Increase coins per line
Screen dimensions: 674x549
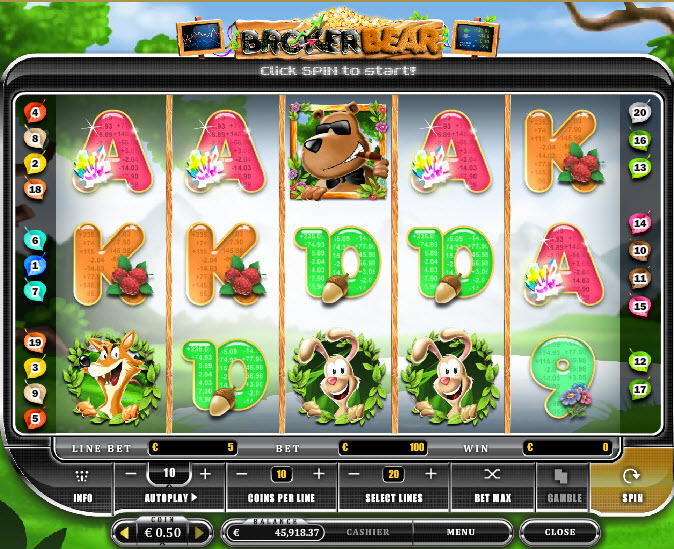tap(318, 473)
